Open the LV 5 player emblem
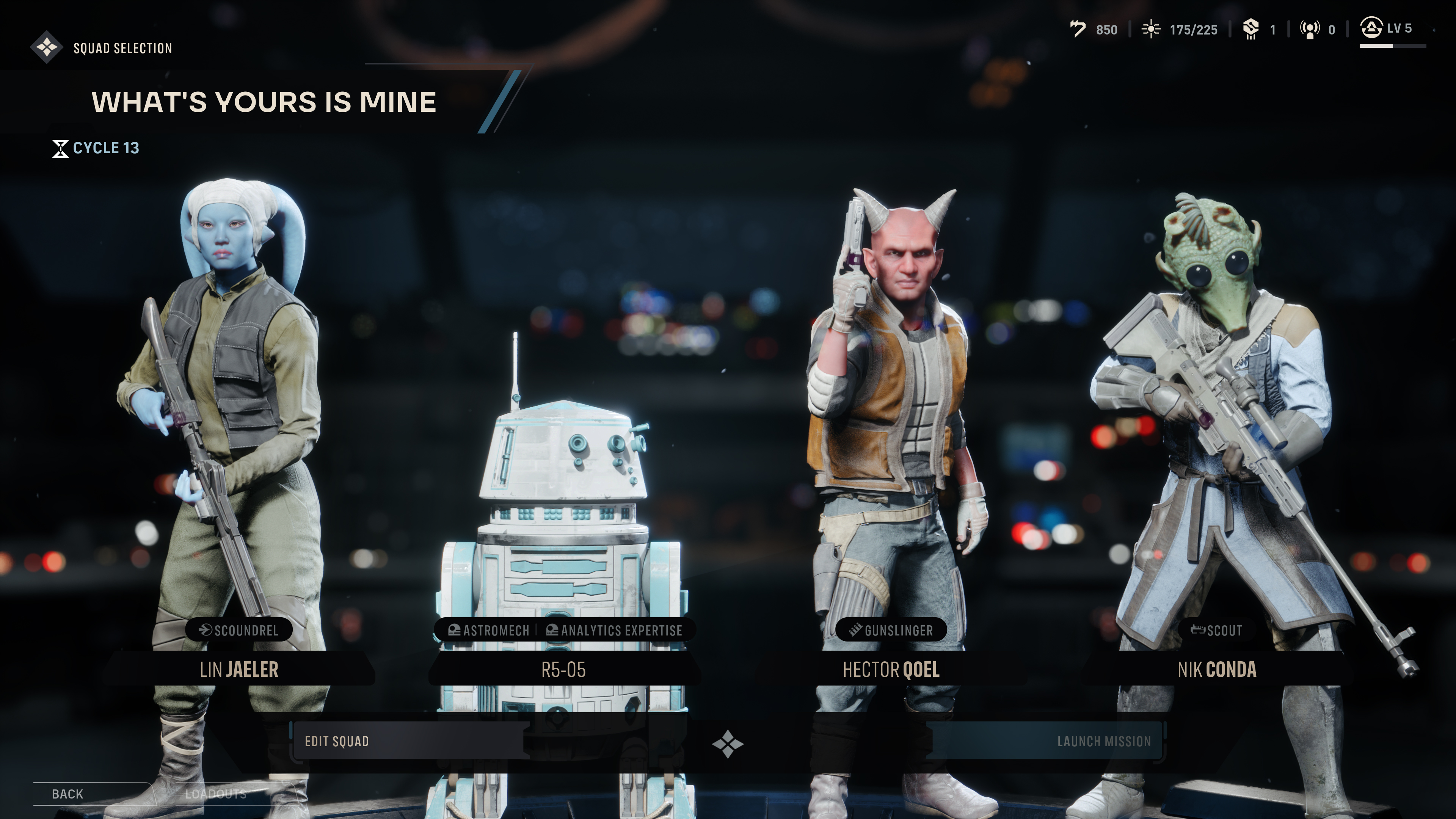This screenshot has height=819, width=1456. pos(1372,27)
